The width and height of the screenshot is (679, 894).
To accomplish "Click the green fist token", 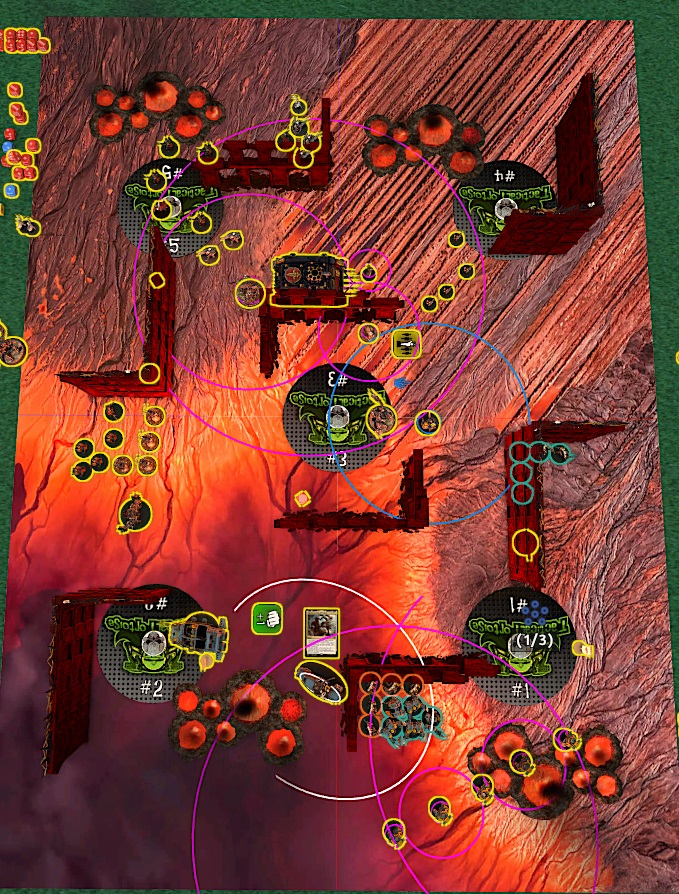I will [x=265, y=618].
